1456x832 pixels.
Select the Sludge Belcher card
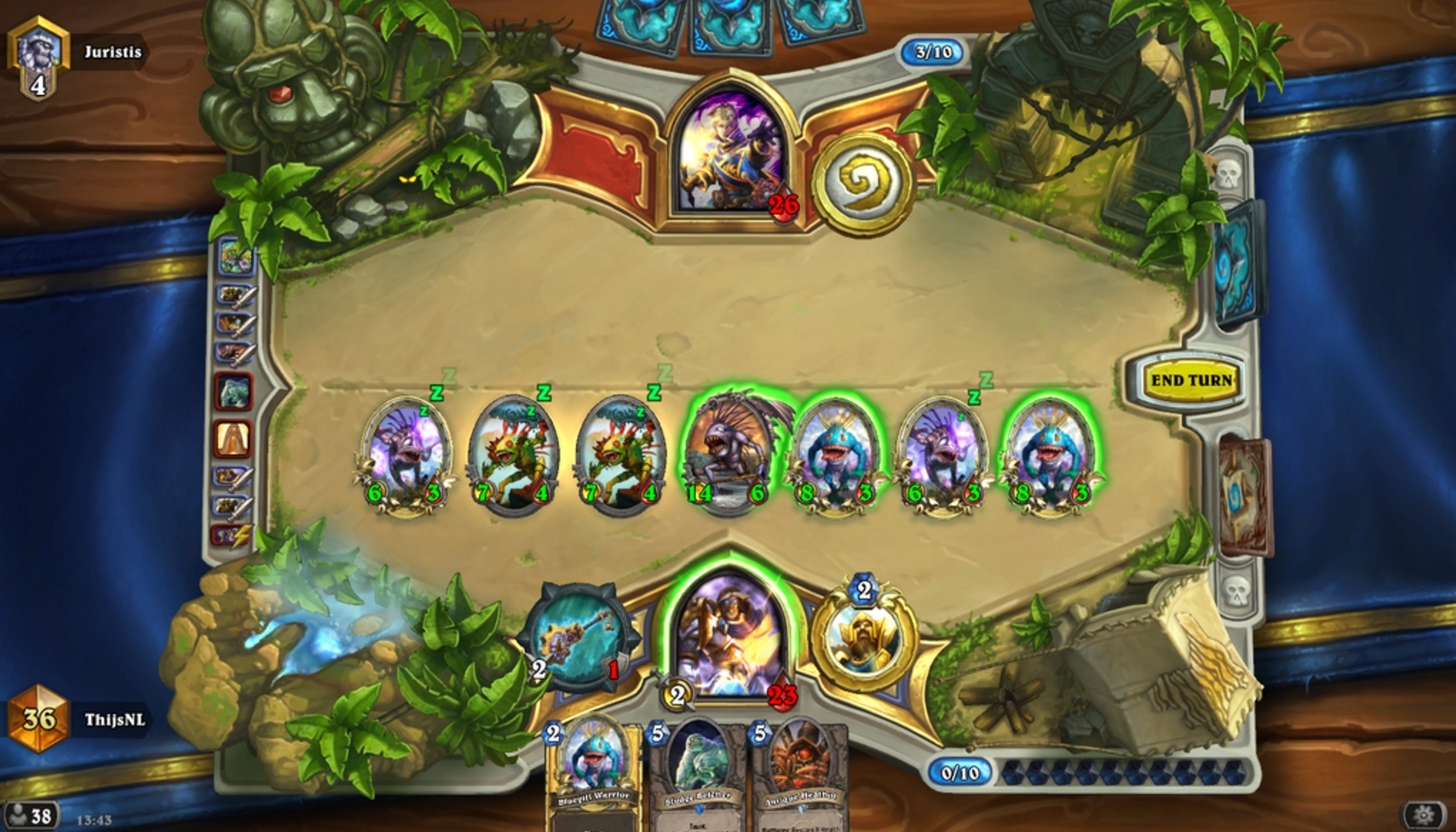click(x=699, y=772)
